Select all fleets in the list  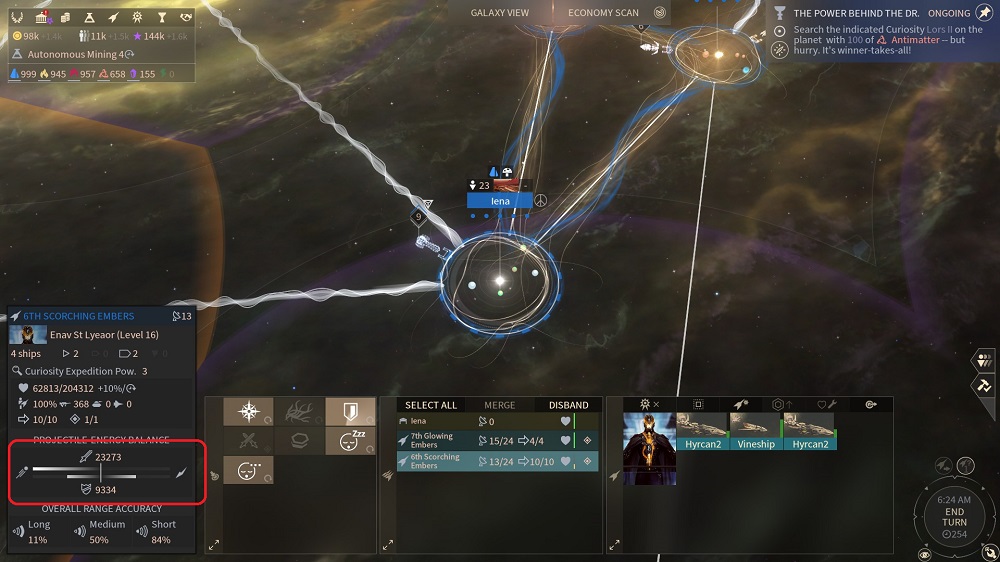431,405
